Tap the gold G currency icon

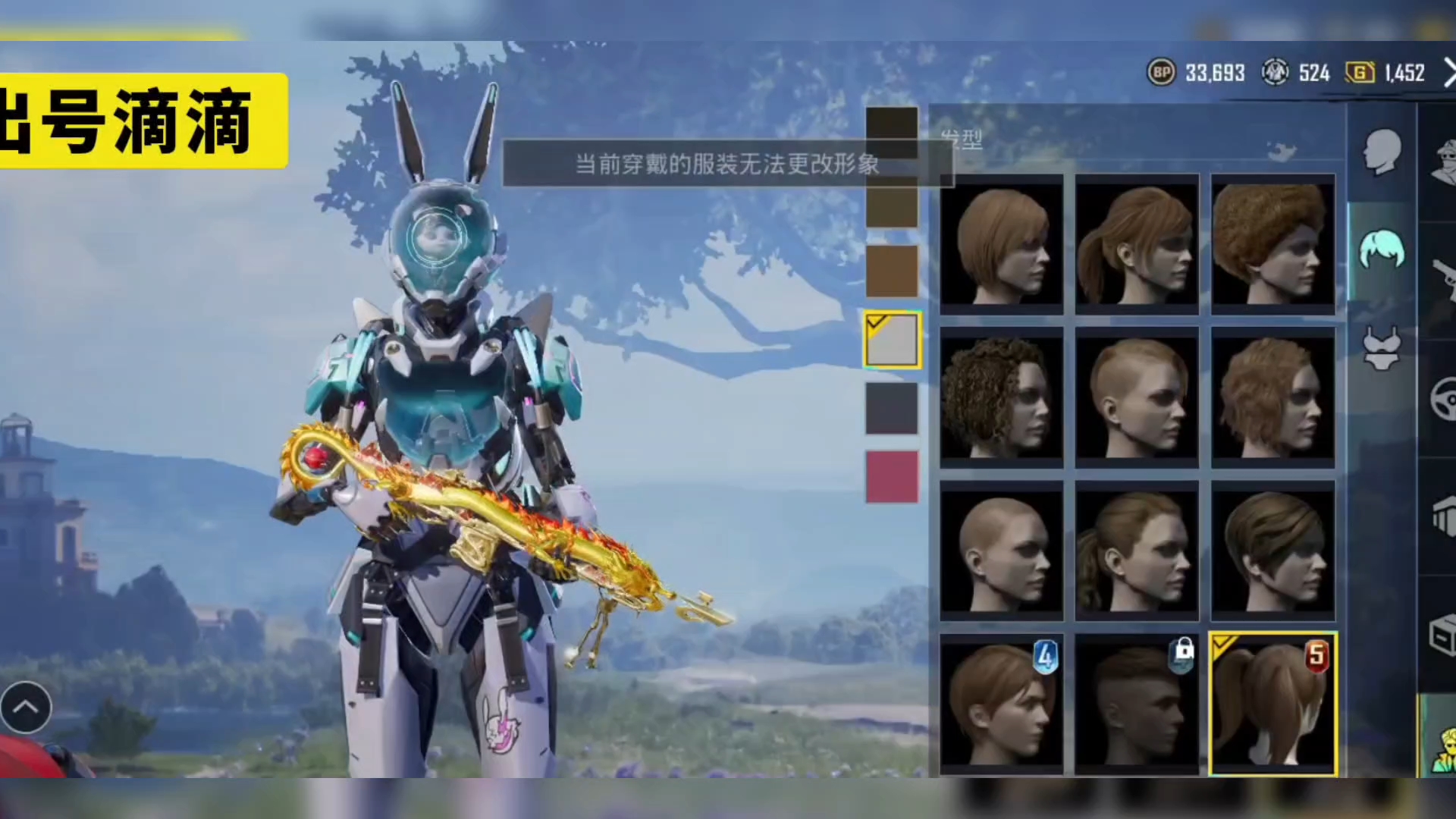click(x=1360, y=73)
